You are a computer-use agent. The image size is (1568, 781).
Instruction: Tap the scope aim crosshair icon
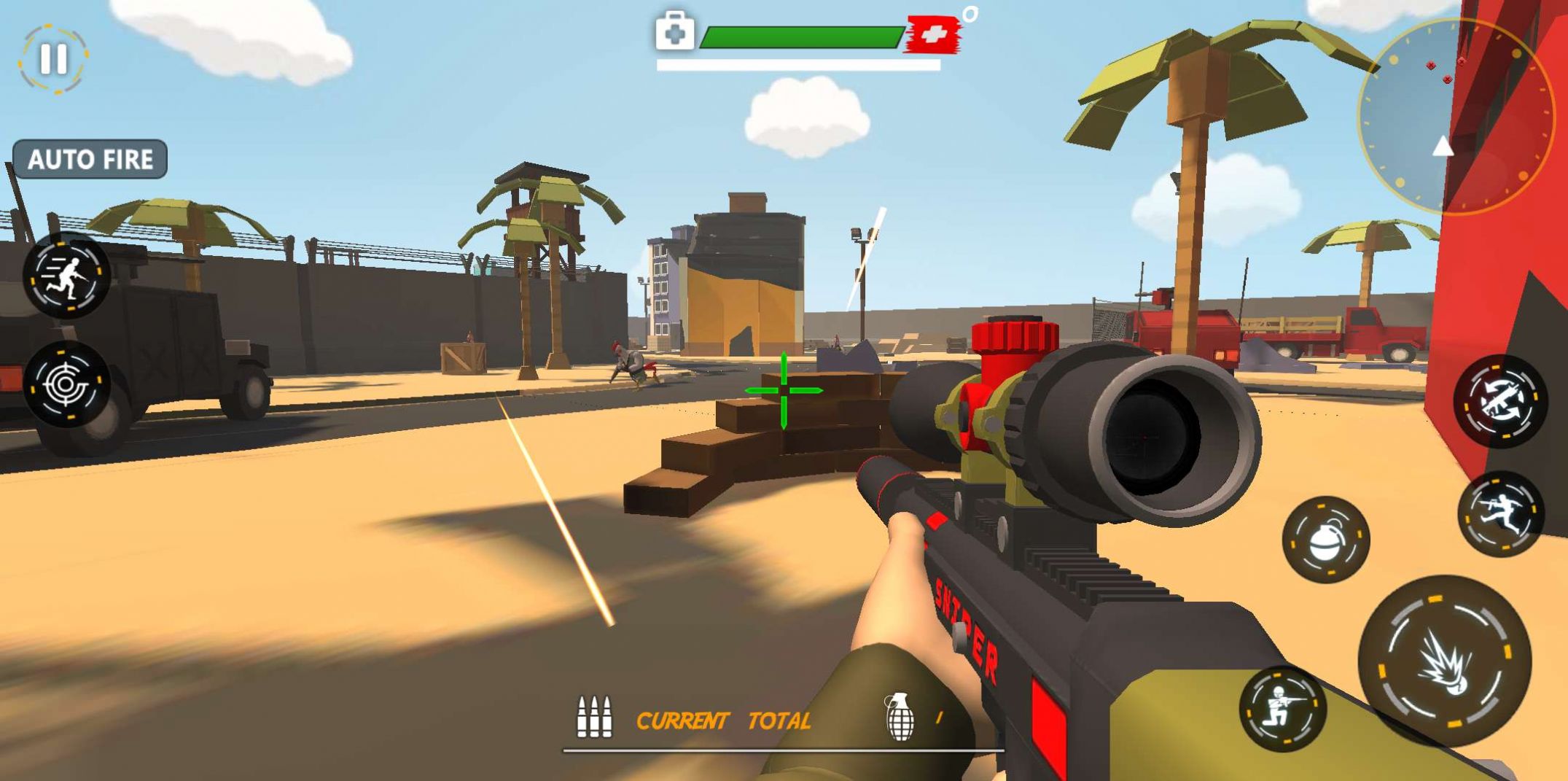[x=67, y=384]
